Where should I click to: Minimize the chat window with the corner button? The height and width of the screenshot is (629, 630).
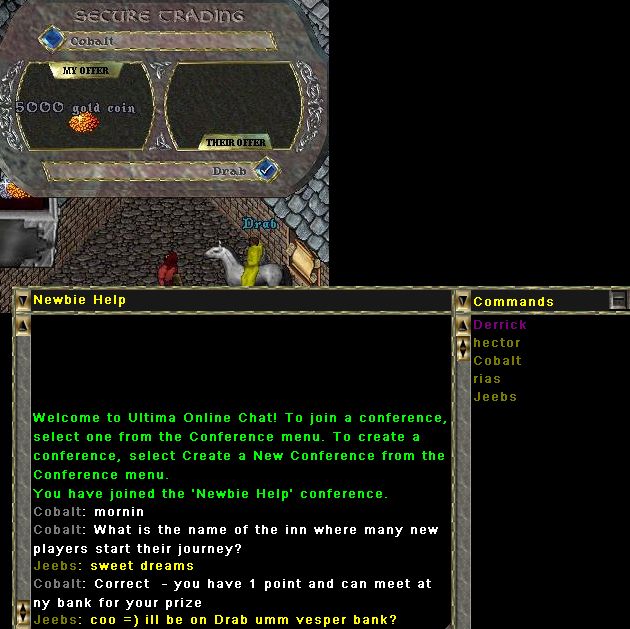point(619,300)
